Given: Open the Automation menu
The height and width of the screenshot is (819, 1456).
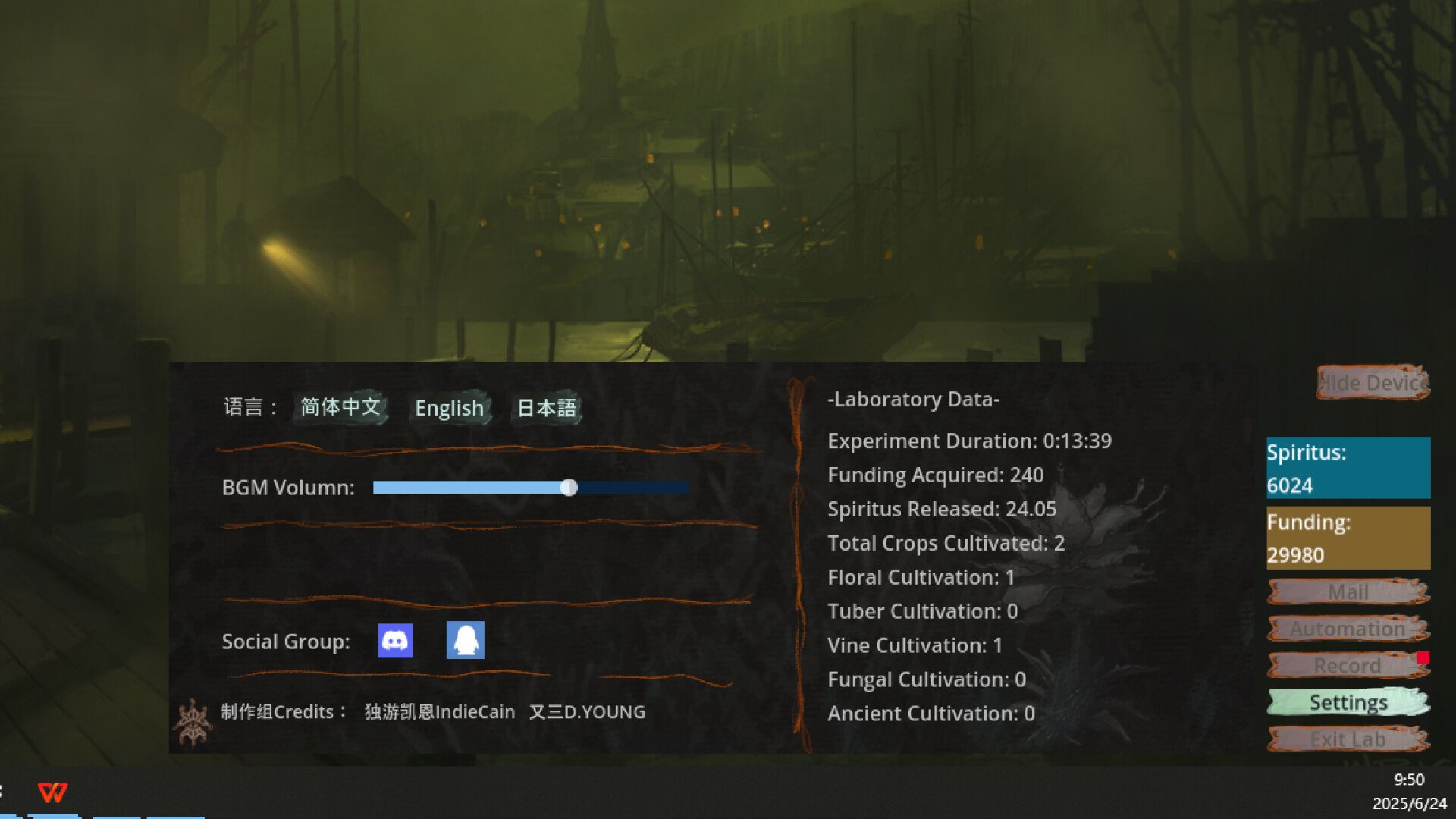Looking at the screenshot, I should tap(1348, 629).
